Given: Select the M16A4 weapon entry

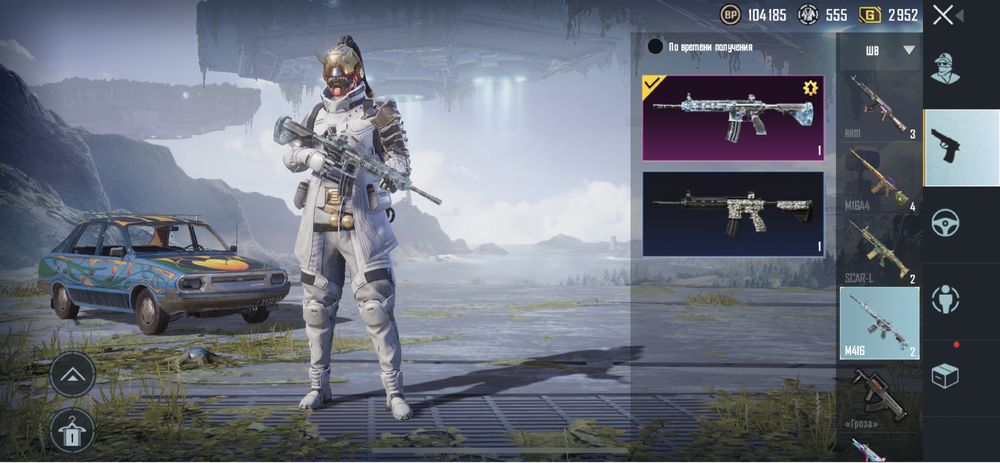Looking at the screenshot, I should coord(879,180).
